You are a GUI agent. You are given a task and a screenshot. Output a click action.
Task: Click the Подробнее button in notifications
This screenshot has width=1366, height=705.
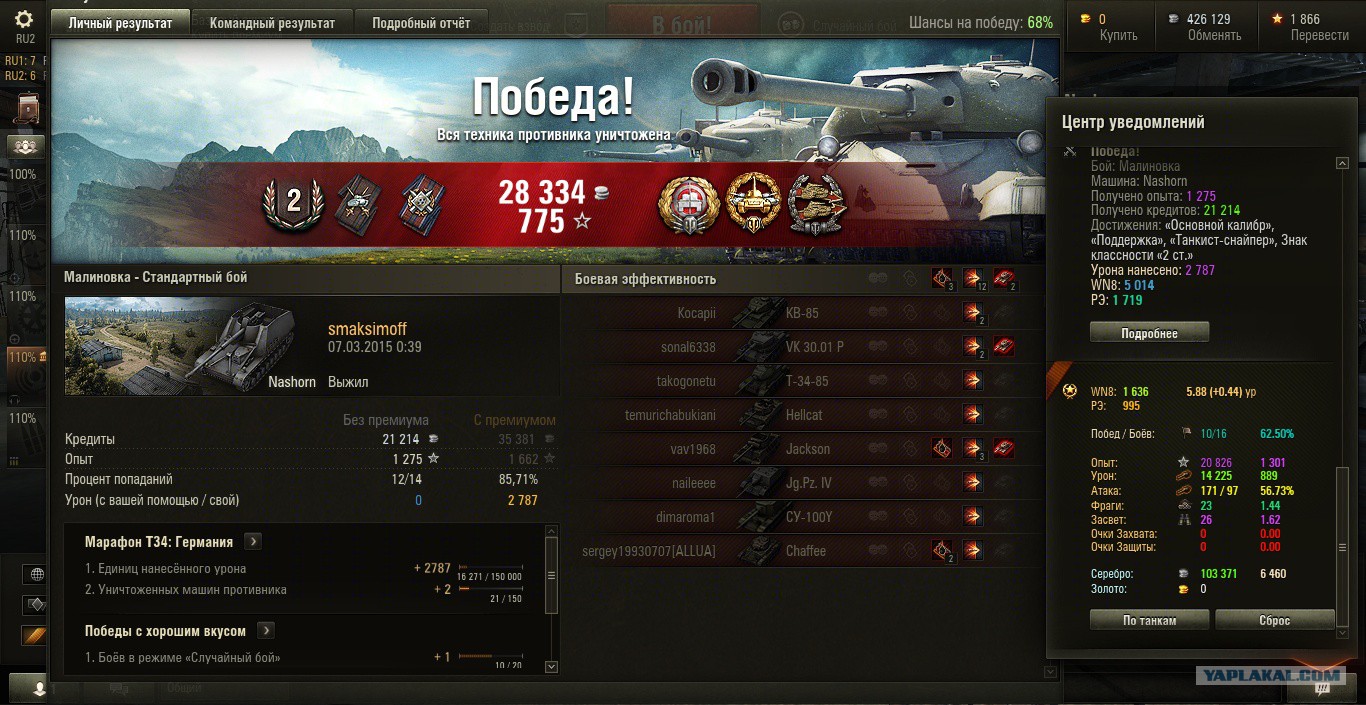[x=1149, y=333]
